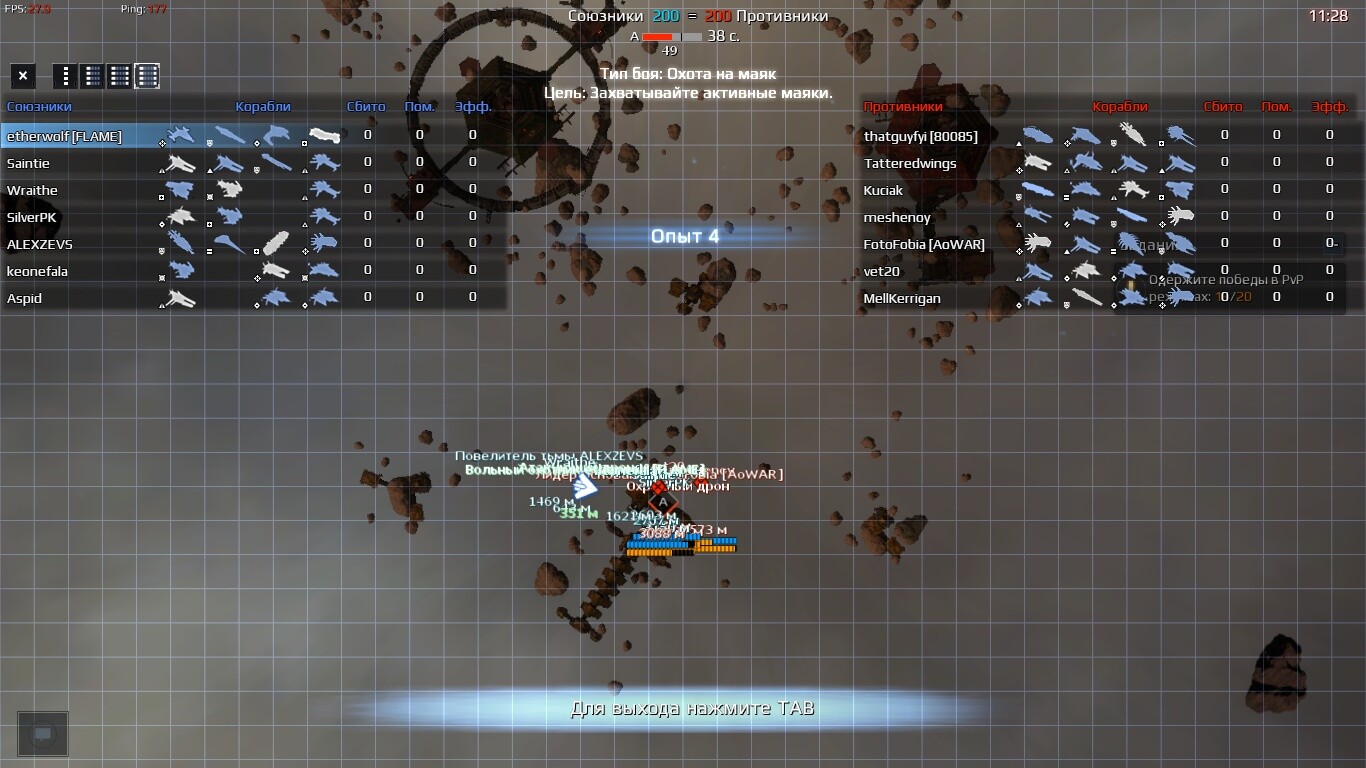Select enemy player vet20
The image size is (1366, 768).
pyautogui.click(x=882, y=271)
